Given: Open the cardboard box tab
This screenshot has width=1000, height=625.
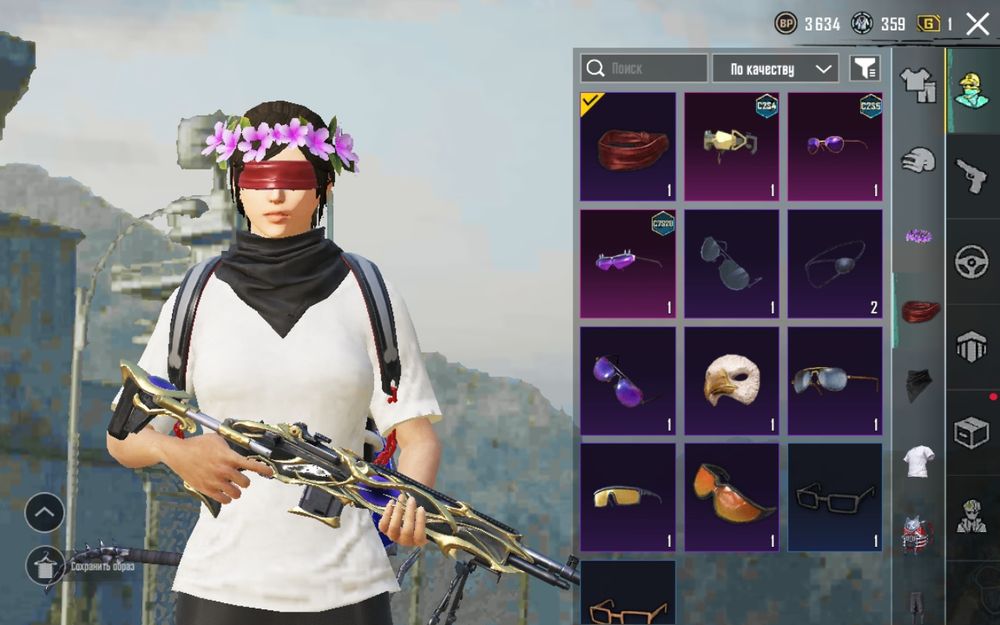Looking at the screenshot, I should pos(971,433).
